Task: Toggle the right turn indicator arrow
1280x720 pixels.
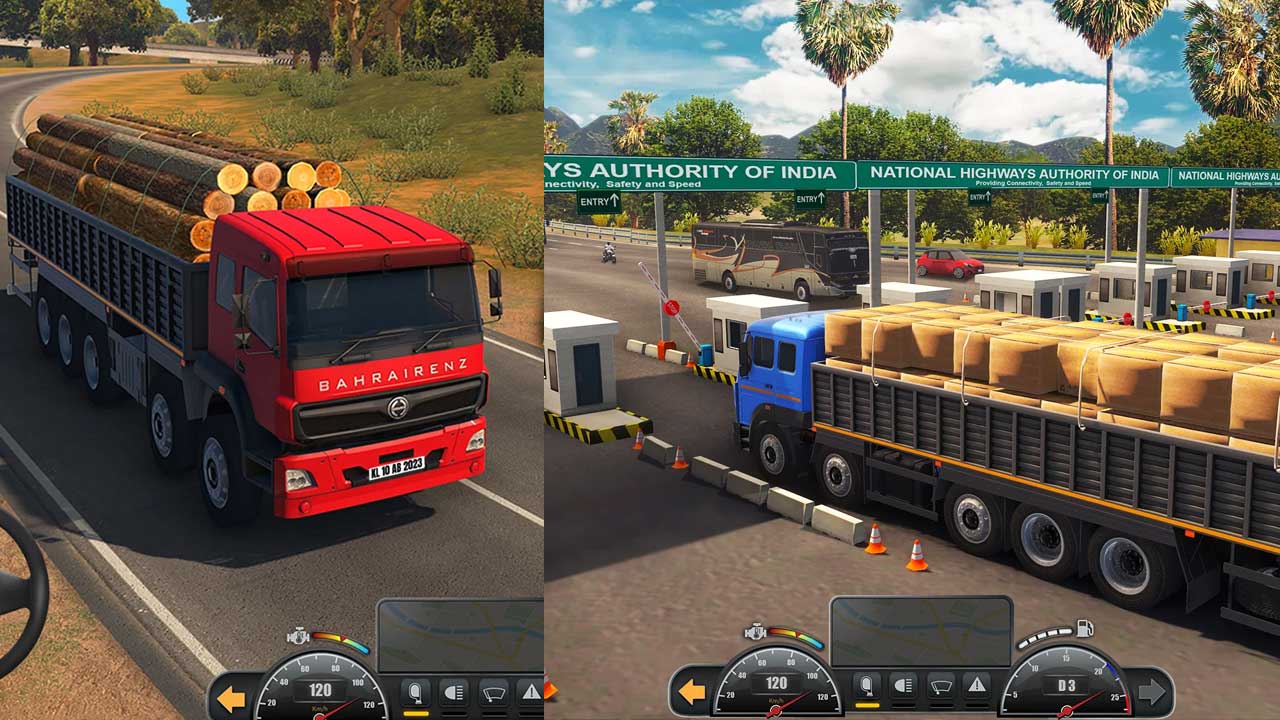Action: tap(1151, 692)
